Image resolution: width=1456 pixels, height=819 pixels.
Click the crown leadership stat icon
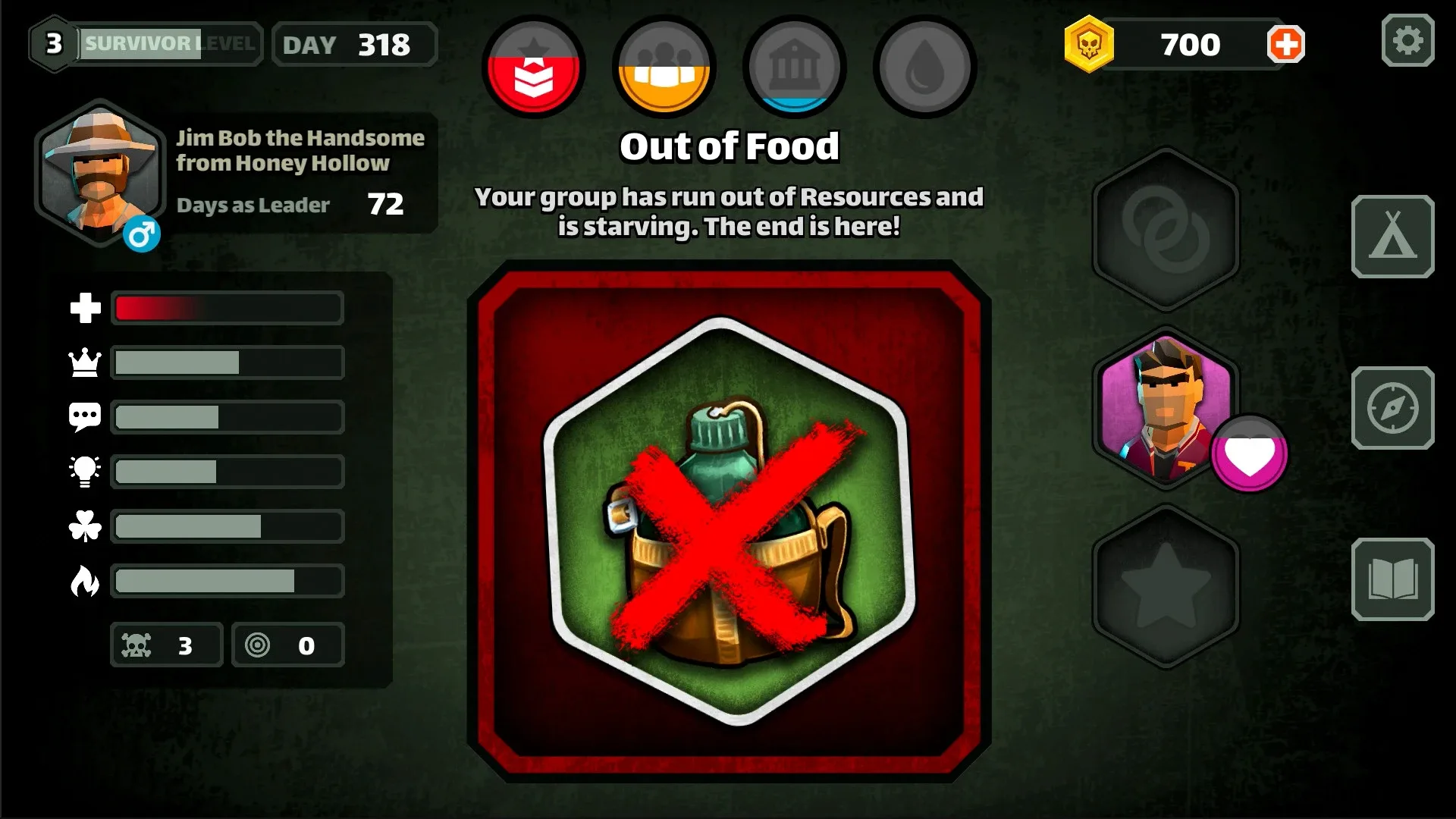coord(86,362)
